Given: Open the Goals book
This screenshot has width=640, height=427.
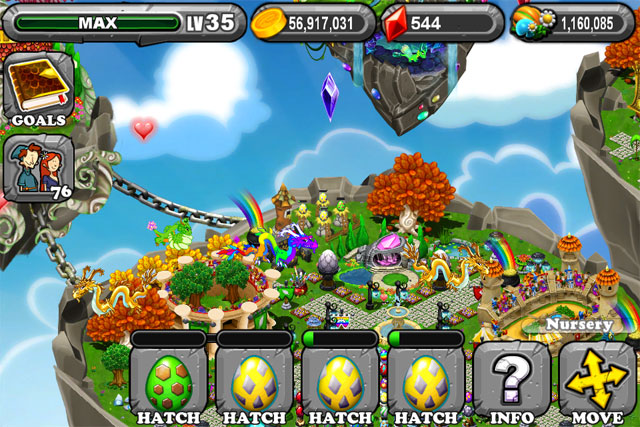Looking at the screenshot, I should pyautogui.click(x=37, y=90).
